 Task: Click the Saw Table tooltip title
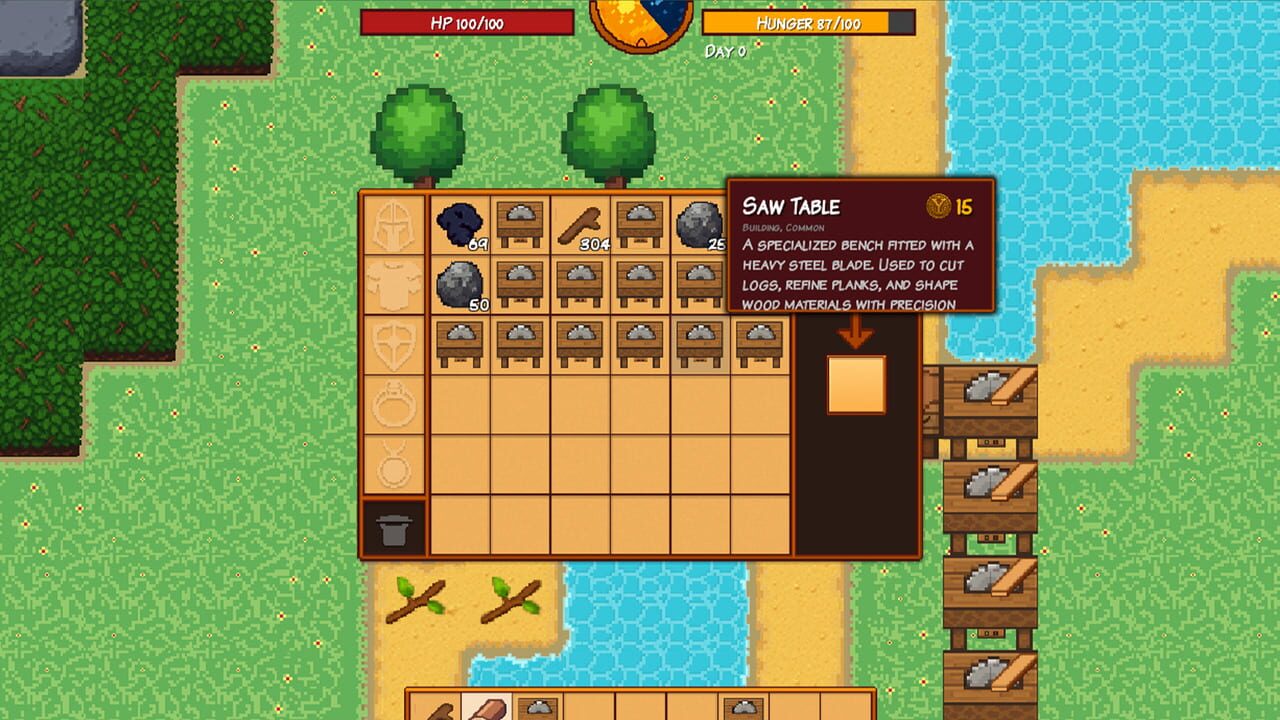pos(791,208)
